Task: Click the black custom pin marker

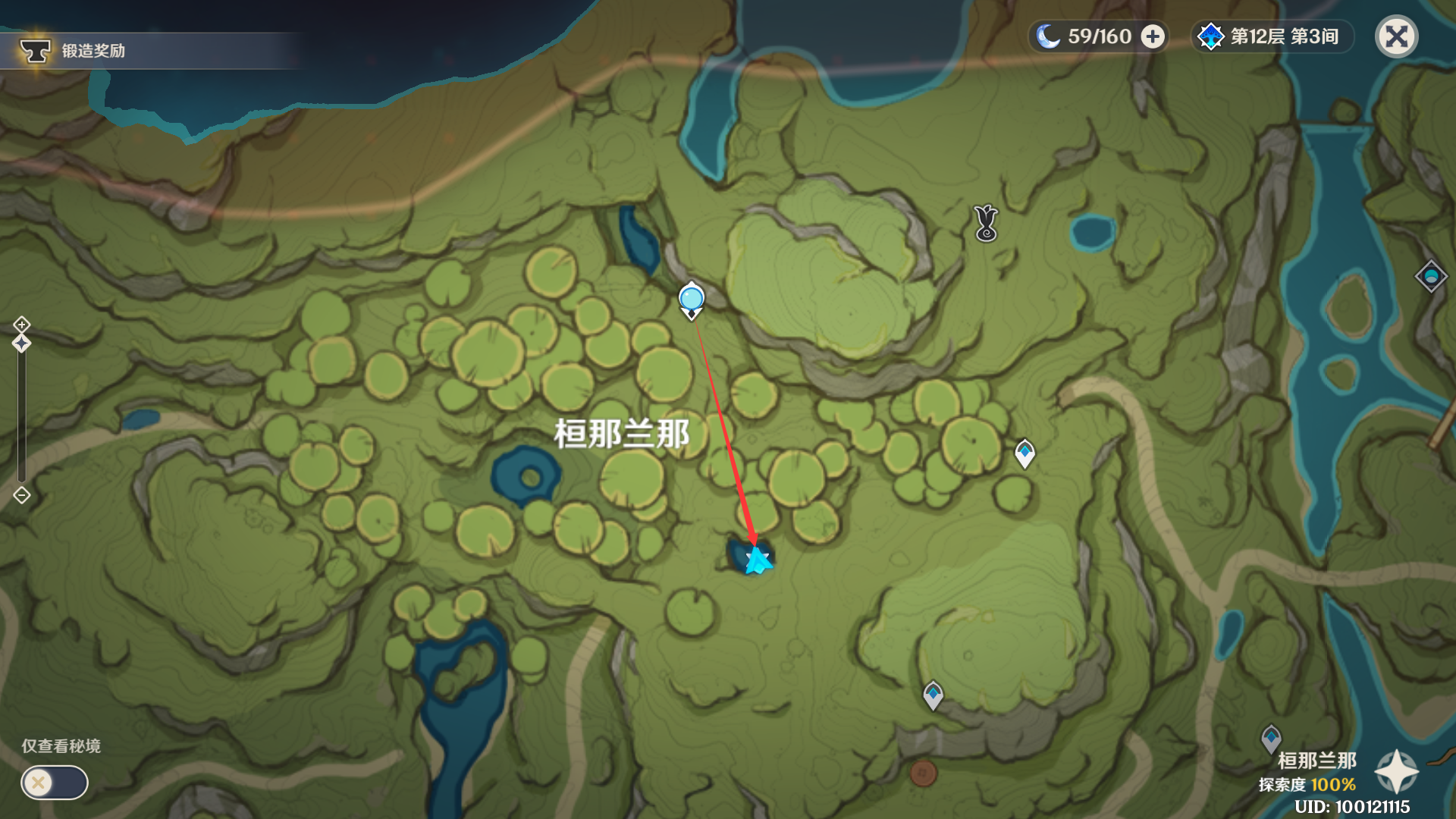Action: 986,224
